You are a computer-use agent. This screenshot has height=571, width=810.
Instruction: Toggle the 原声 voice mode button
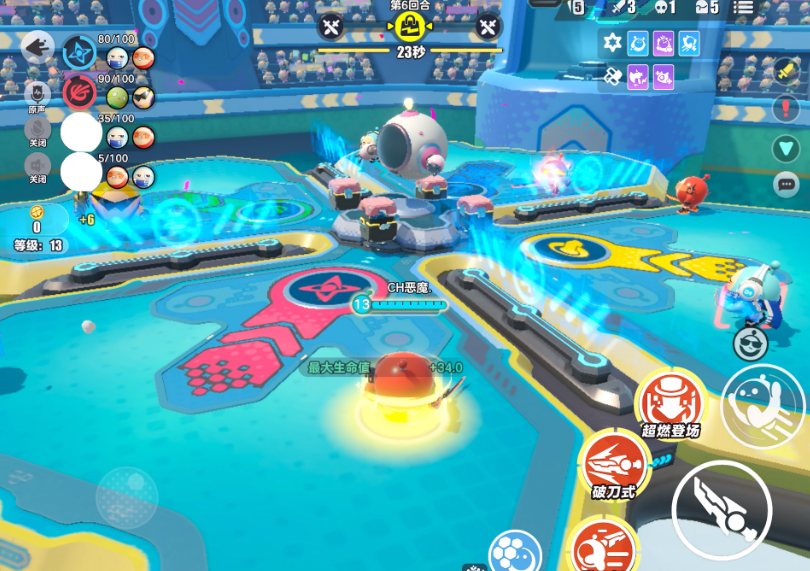[36, 94]
